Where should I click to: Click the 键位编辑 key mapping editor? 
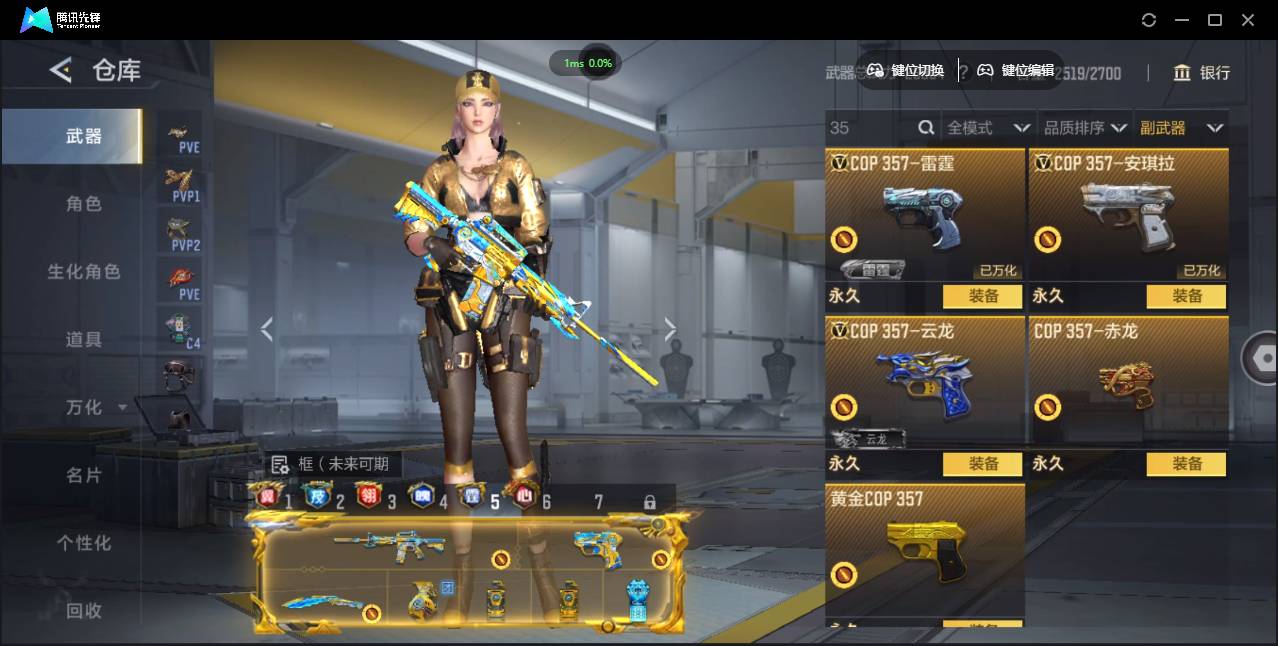pos(1015,70)
